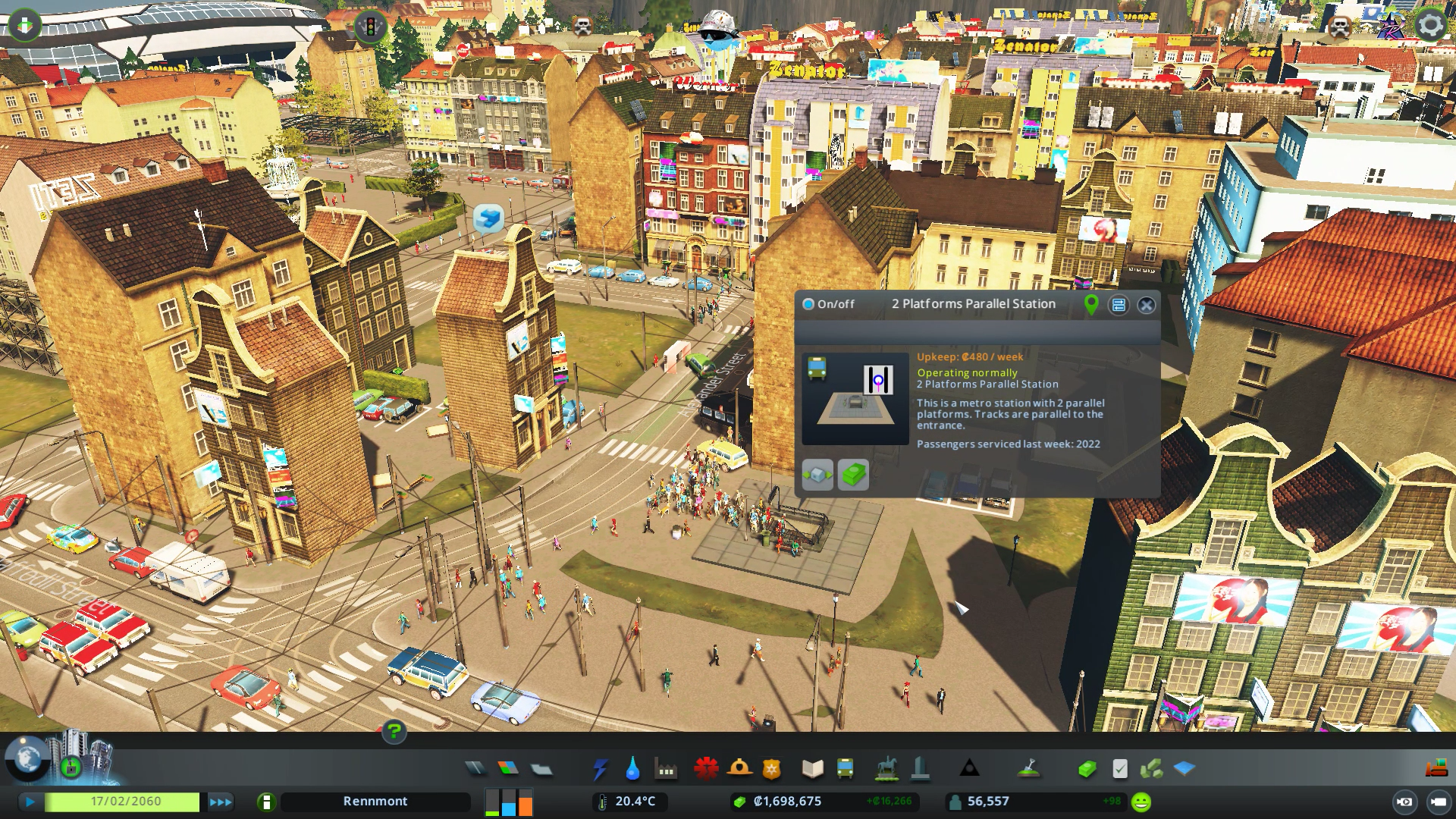Open Water and Sewage droplet menu
Image resolution: width=1456 pixels, height=819 pixels.
pyautogui.click(x=632, y=769)
